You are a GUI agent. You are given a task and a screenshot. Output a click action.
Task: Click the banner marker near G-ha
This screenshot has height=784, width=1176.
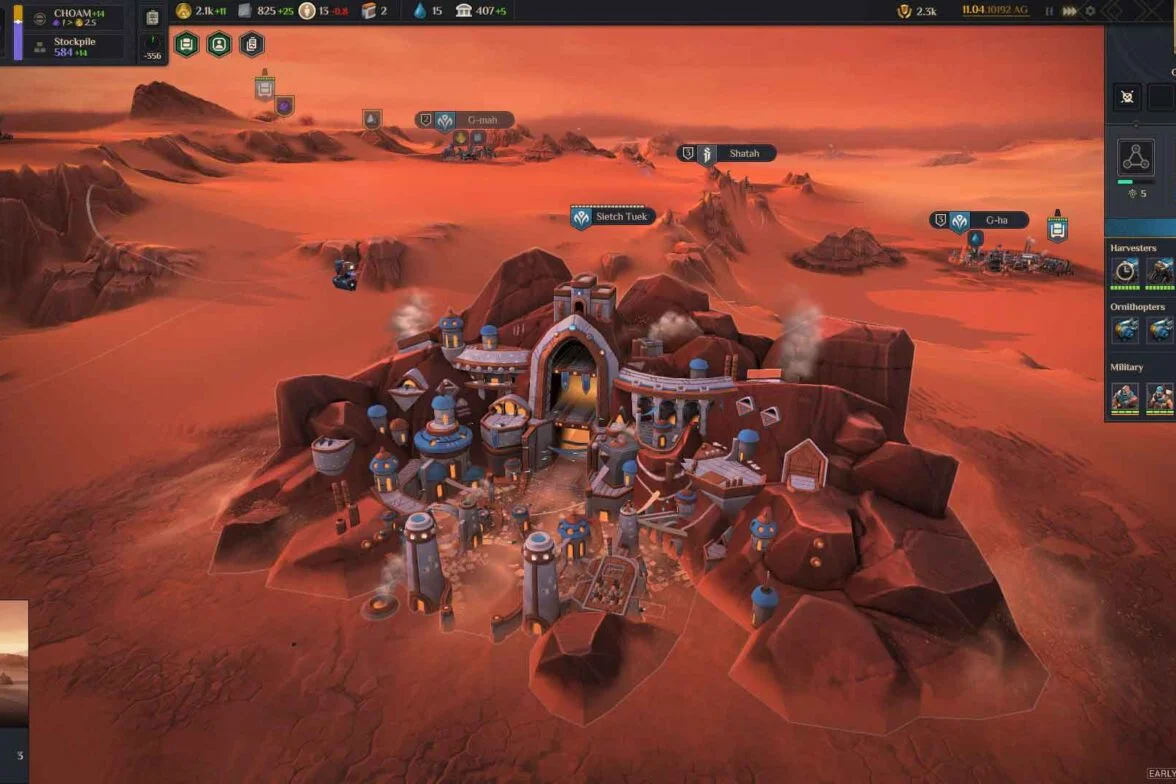tap(1057, 228)
